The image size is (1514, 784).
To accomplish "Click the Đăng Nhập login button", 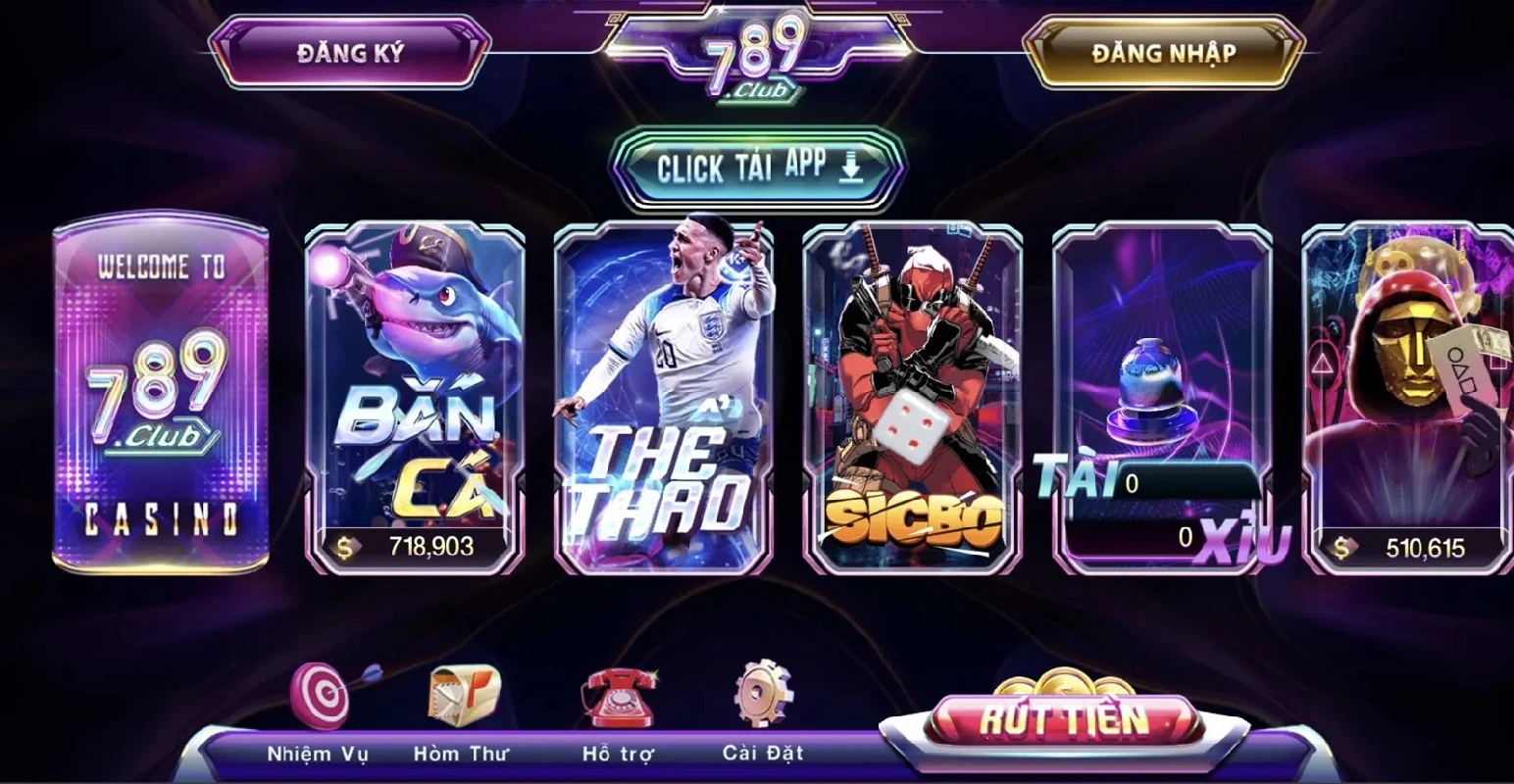I will 1163,54.
